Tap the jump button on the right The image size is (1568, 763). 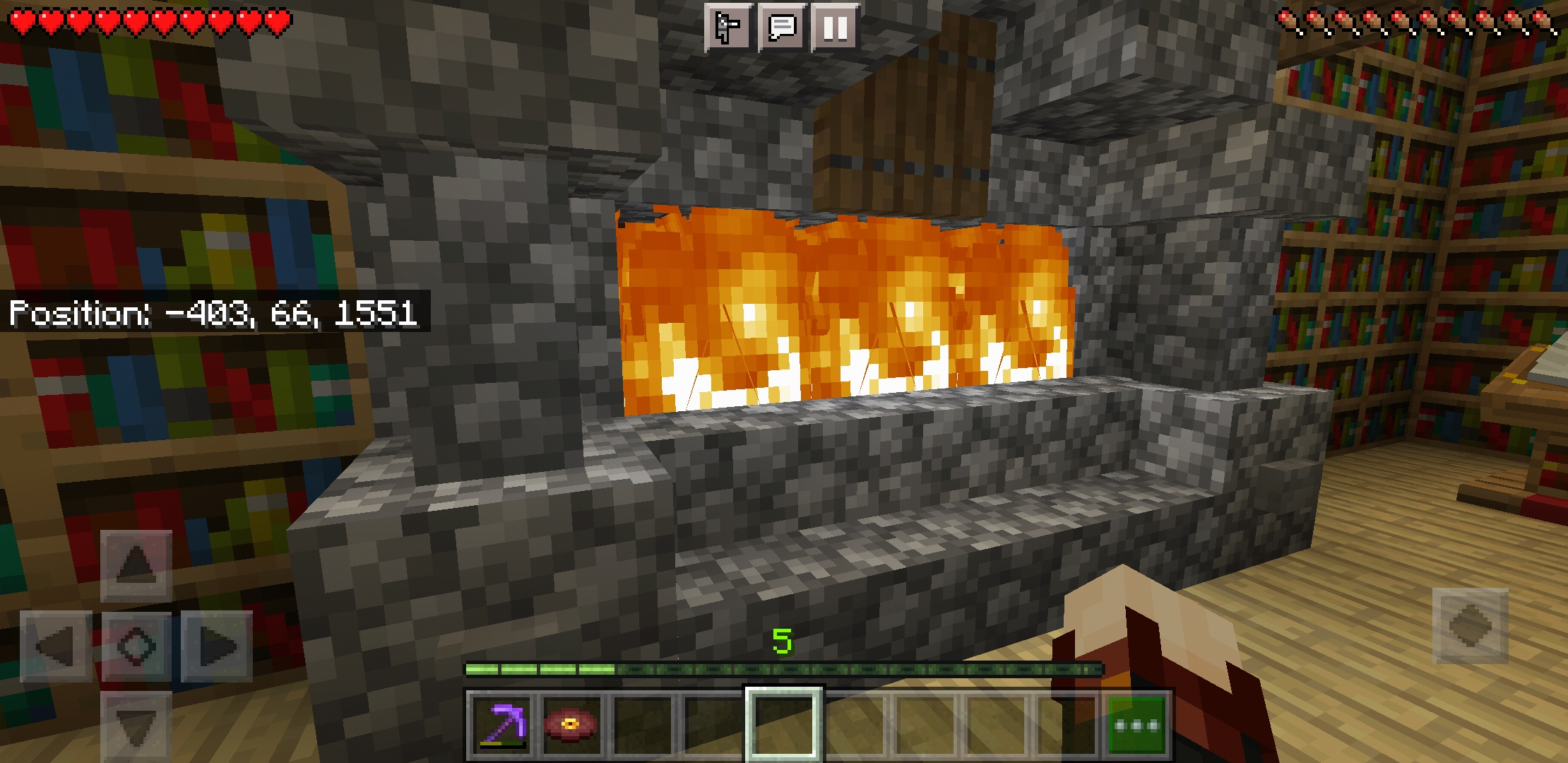point(1470,626)
